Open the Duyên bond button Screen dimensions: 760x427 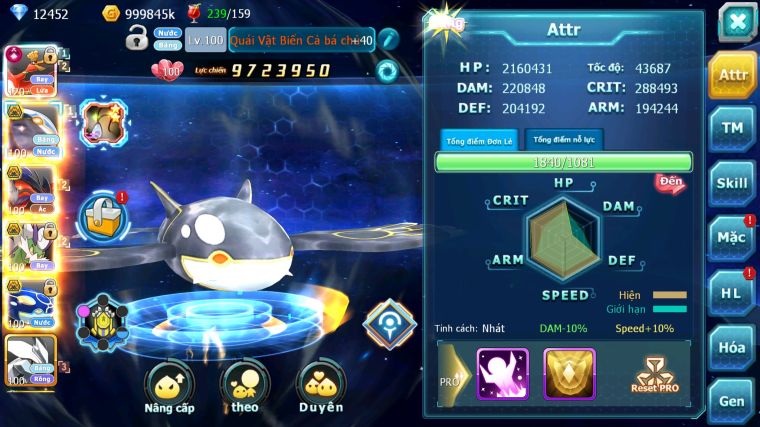coord(321,387)
